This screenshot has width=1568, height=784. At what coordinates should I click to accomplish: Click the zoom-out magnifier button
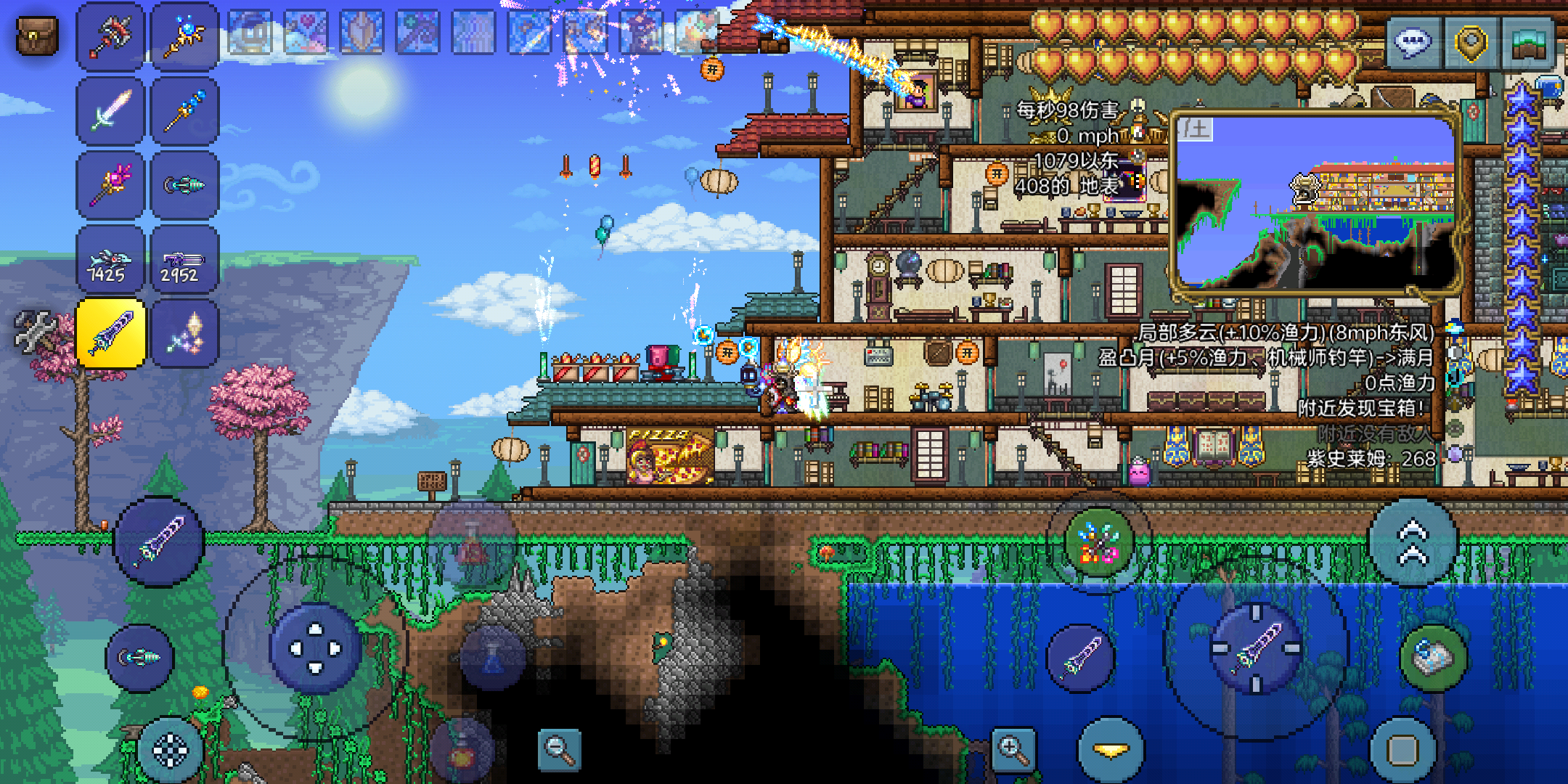coord(559,749)
